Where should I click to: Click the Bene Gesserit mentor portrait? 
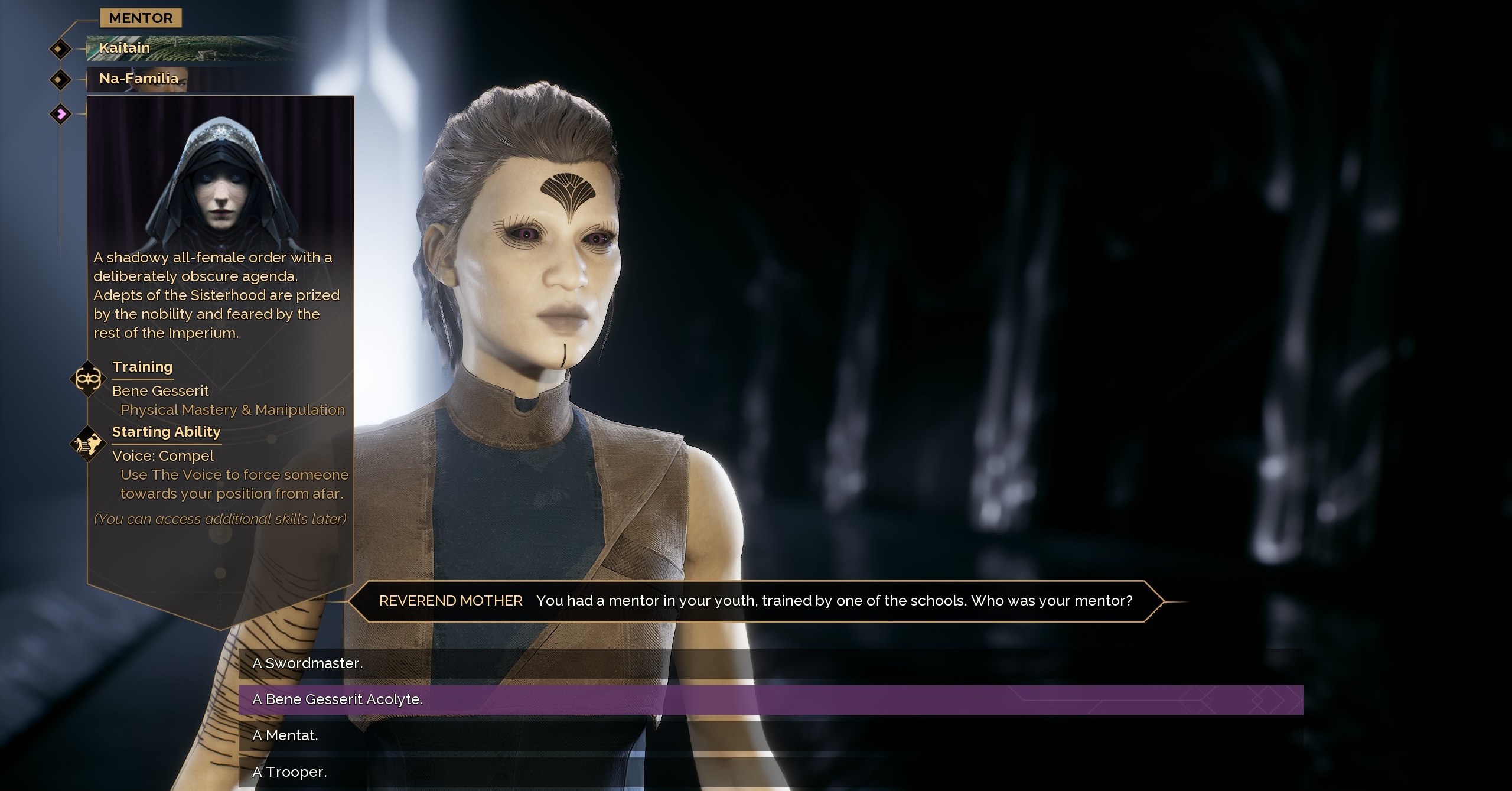tap(220, 174)
